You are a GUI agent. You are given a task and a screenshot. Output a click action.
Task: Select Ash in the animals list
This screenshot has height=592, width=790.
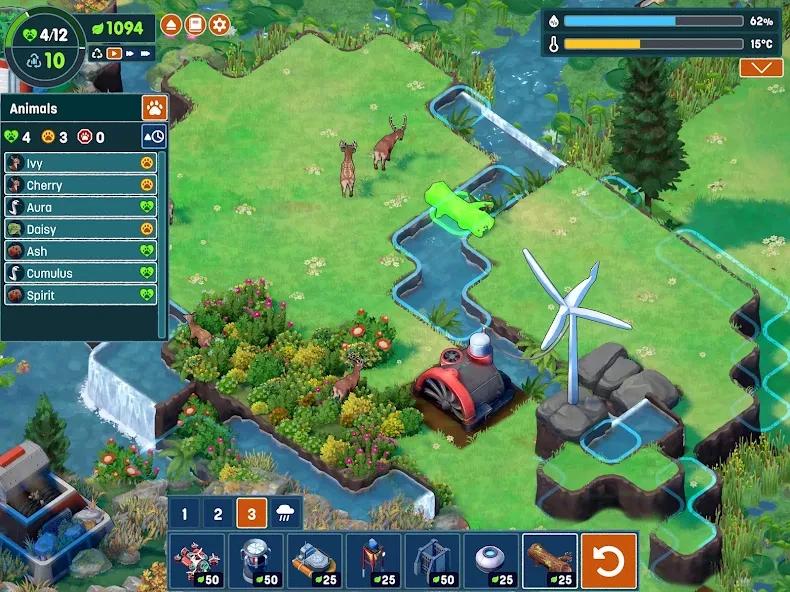[x=80, y=251]
